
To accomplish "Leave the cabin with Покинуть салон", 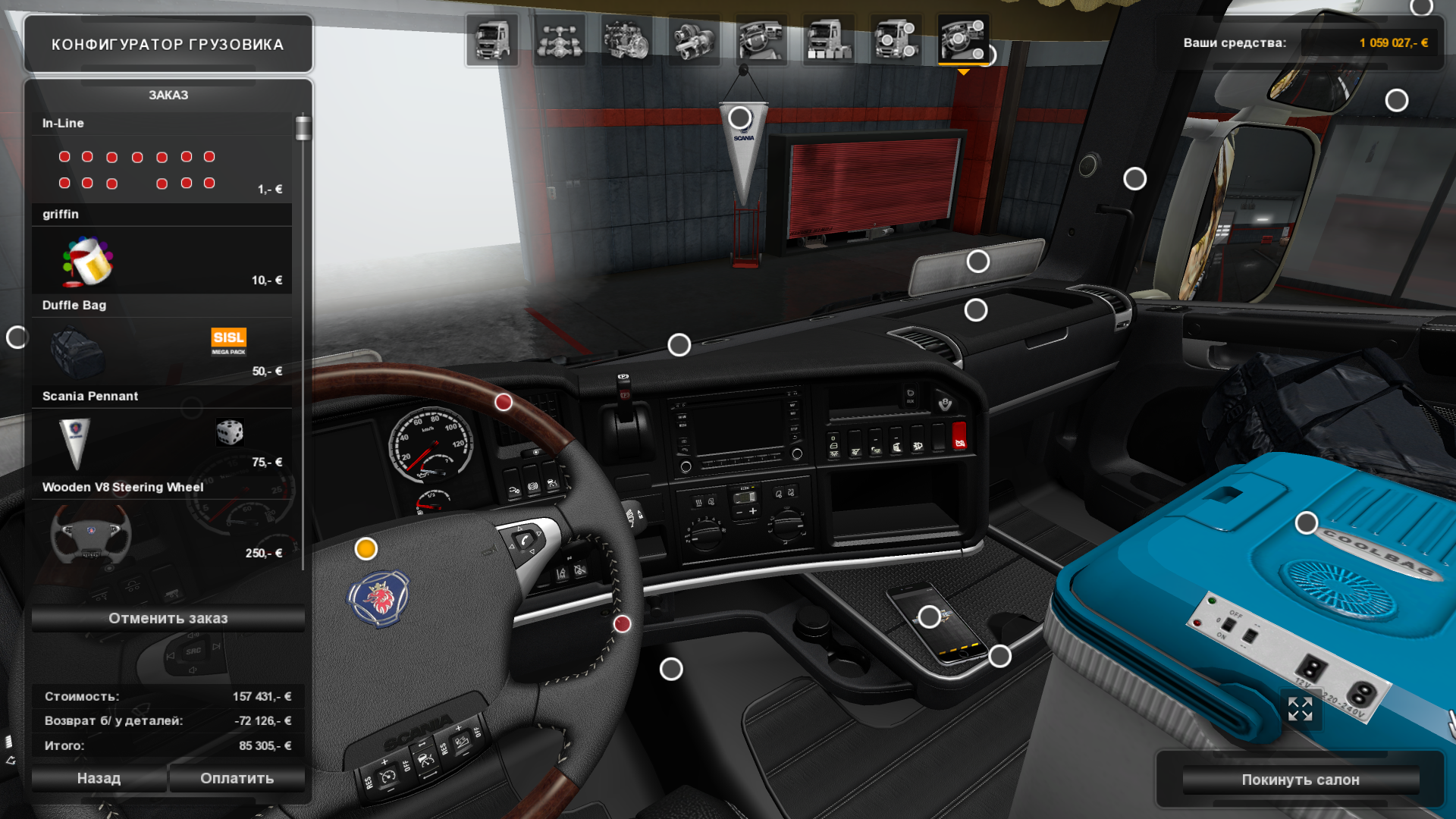I will pos(1300,780).
